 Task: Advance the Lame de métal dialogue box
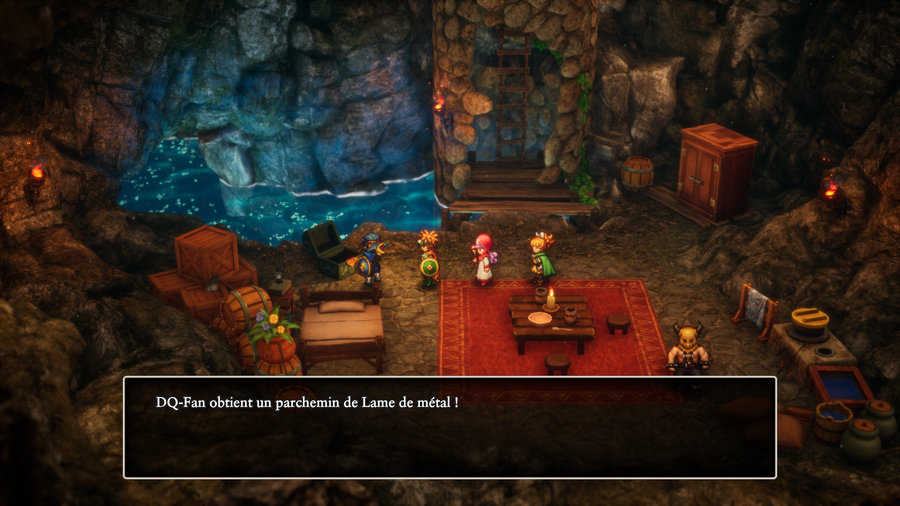tap(449, 427)
